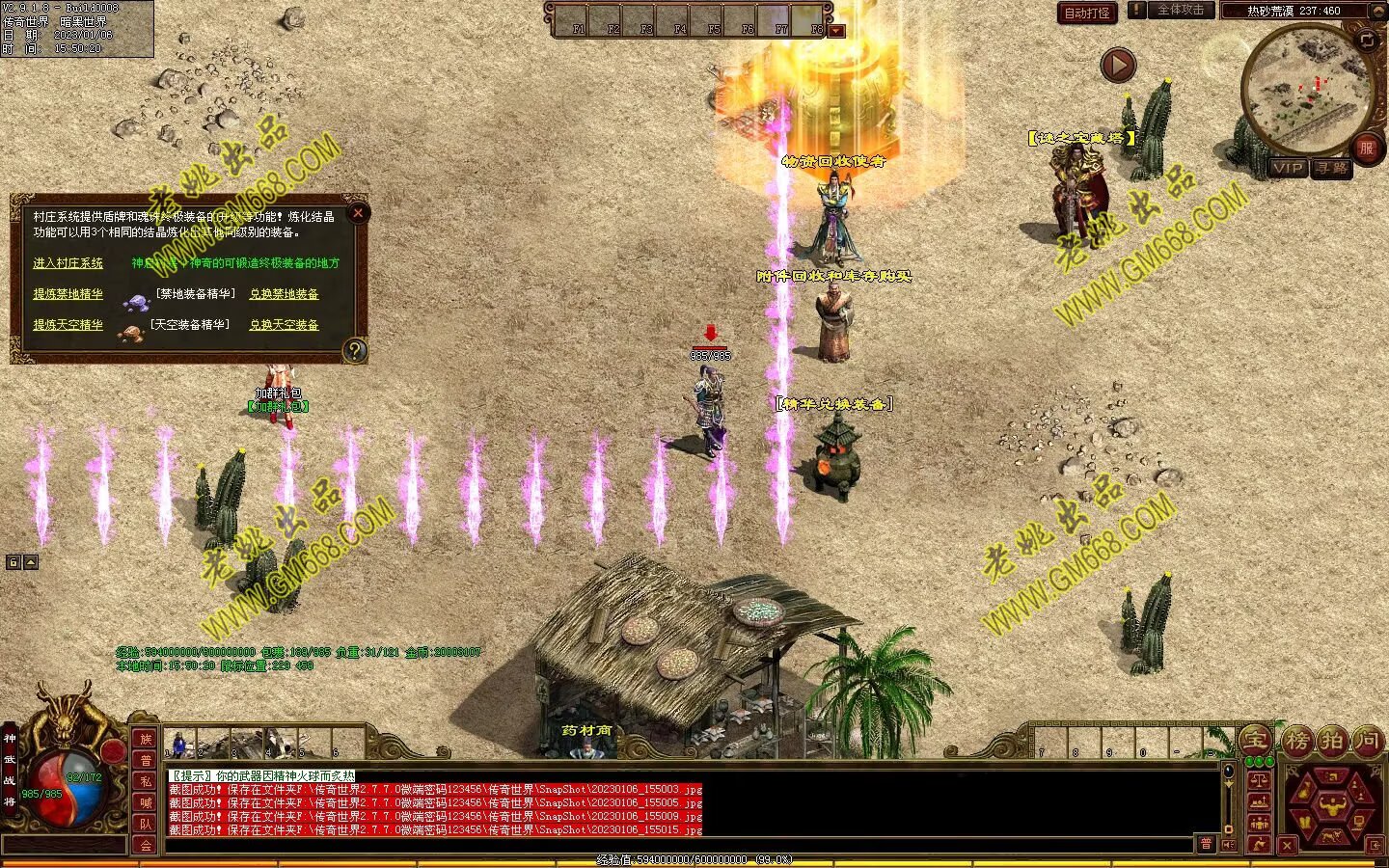Open the circular desert minimap
Image resolution: width=1389 pixels, height=868 pixels.
coord(1307,90)
